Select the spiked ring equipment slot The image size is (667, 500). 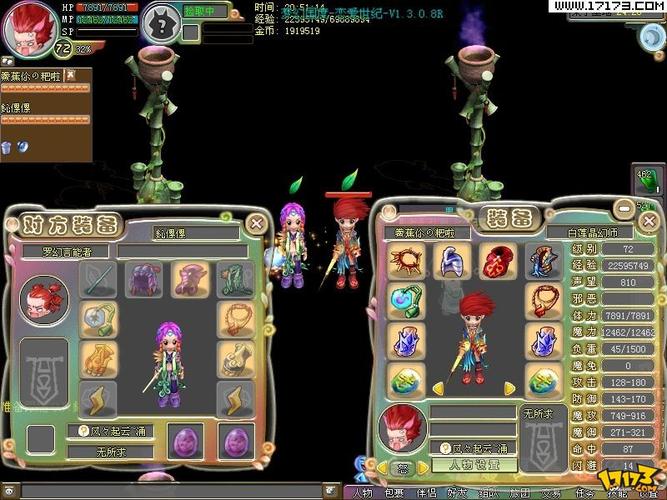pyautogui.click(x=406, y=260)
